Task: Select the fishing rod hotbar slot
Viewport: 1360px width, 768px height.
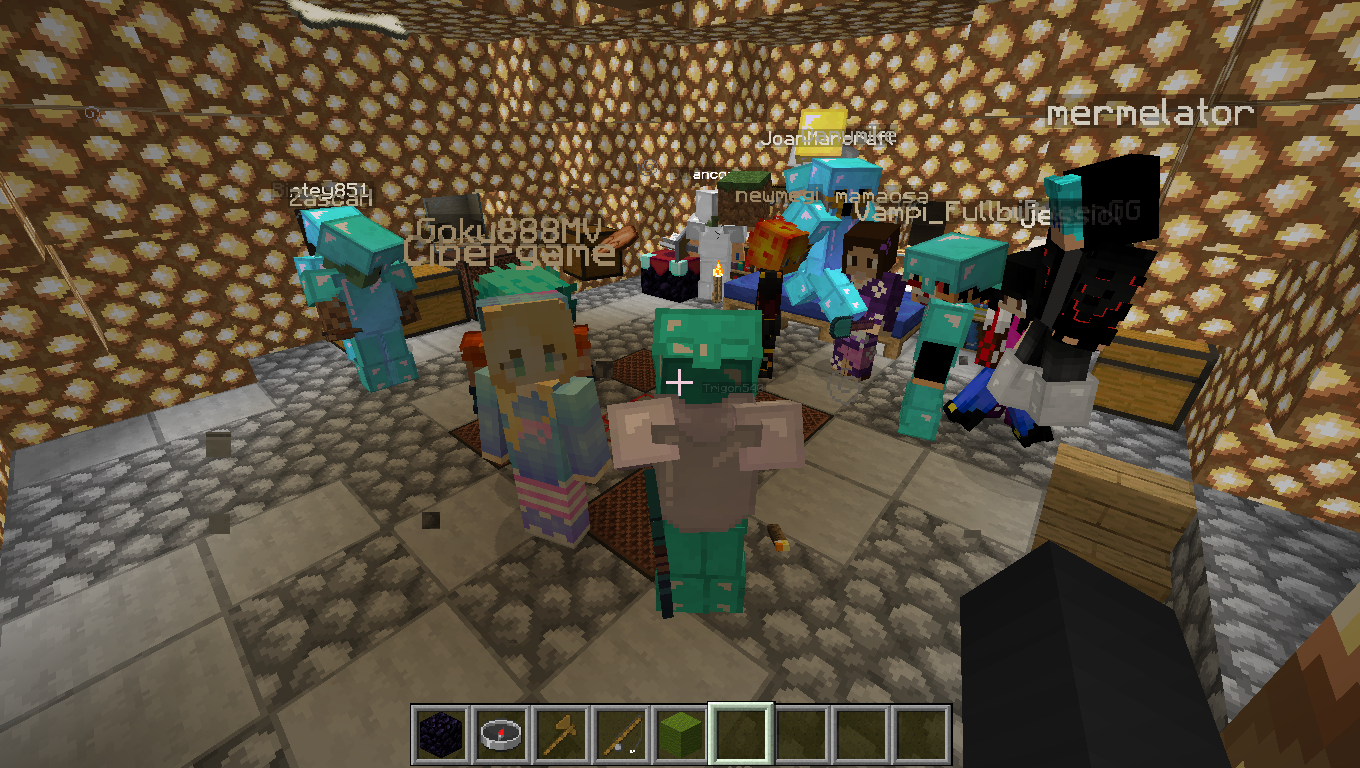Action: [x=620, y=735]
